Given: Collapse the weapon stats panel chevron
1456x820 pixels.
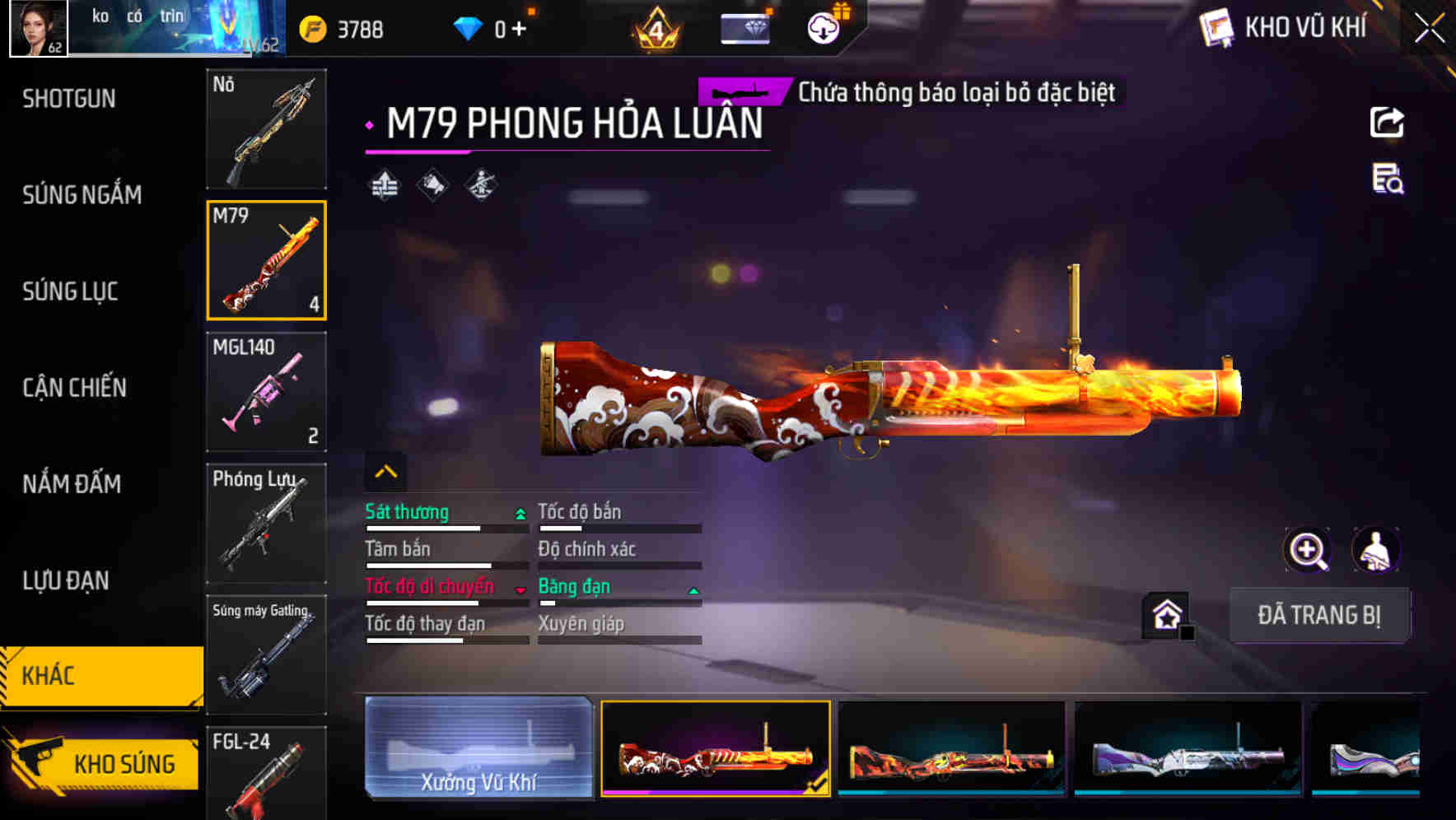Looking at the screenshot, I should tap(385, 470).
